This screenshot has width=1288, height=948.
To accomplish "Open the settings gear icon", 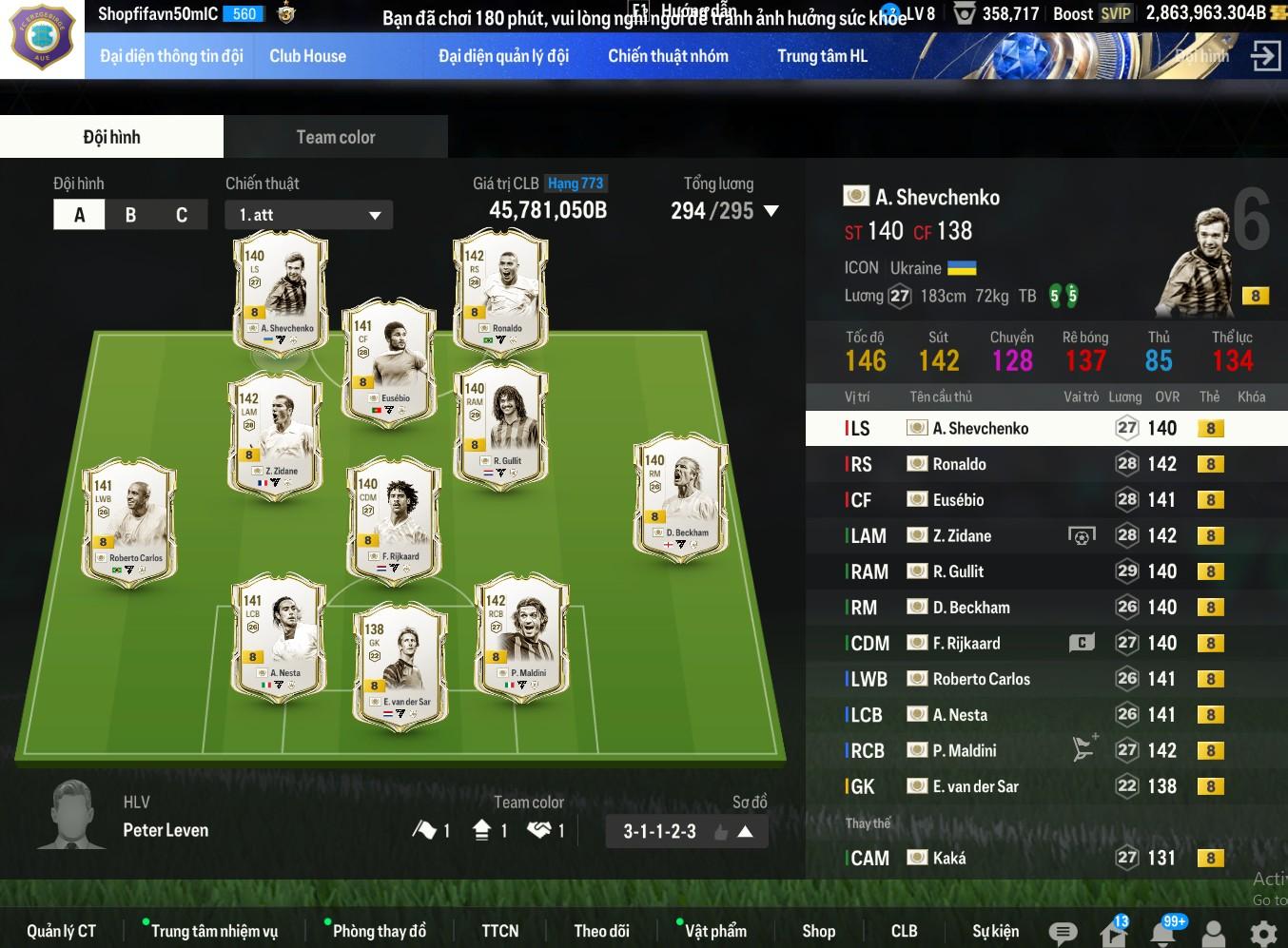I will tap(1263, 933).
